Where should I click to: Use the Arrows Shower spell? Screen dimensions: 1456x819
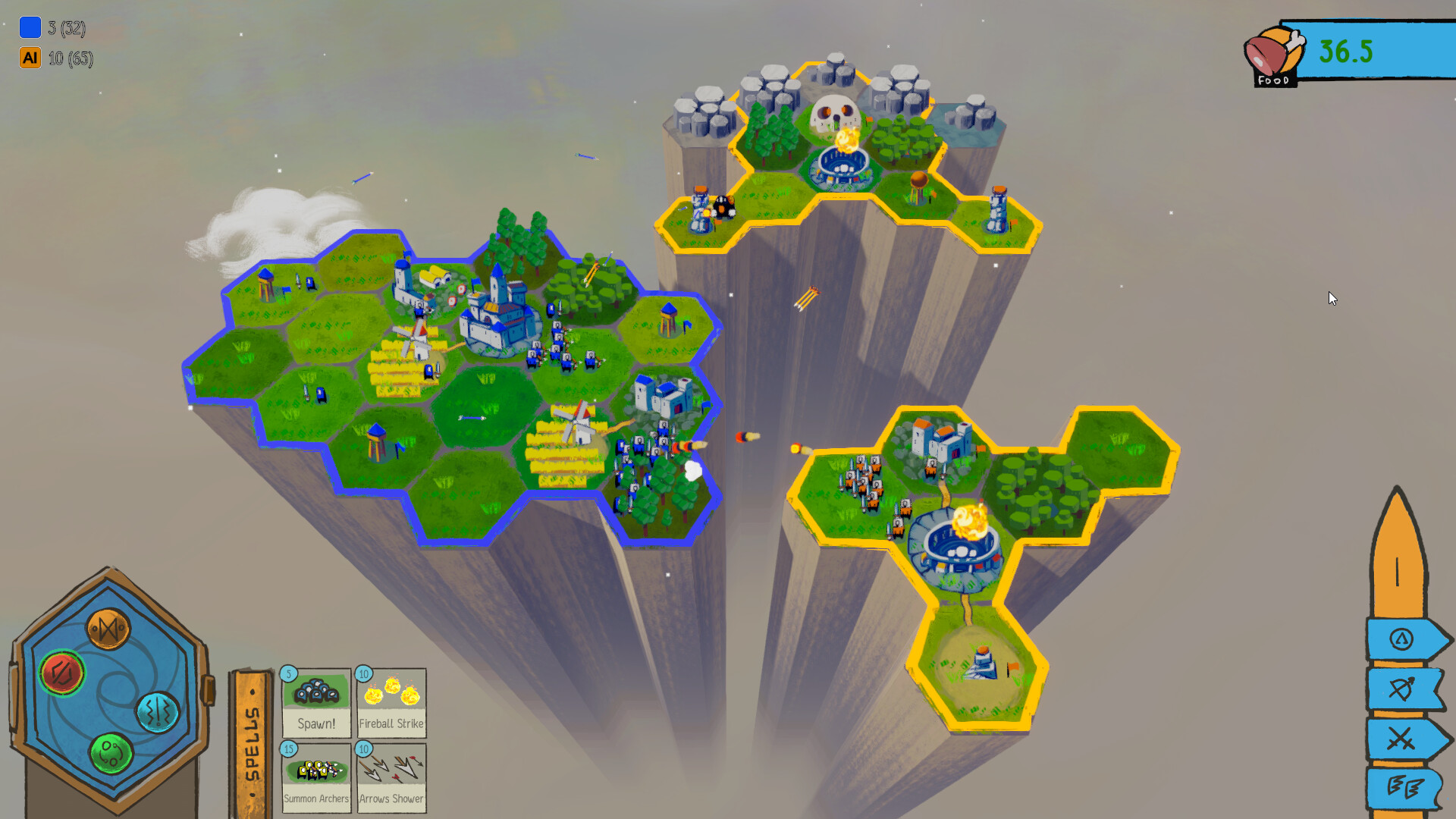(x=391, y=777)
